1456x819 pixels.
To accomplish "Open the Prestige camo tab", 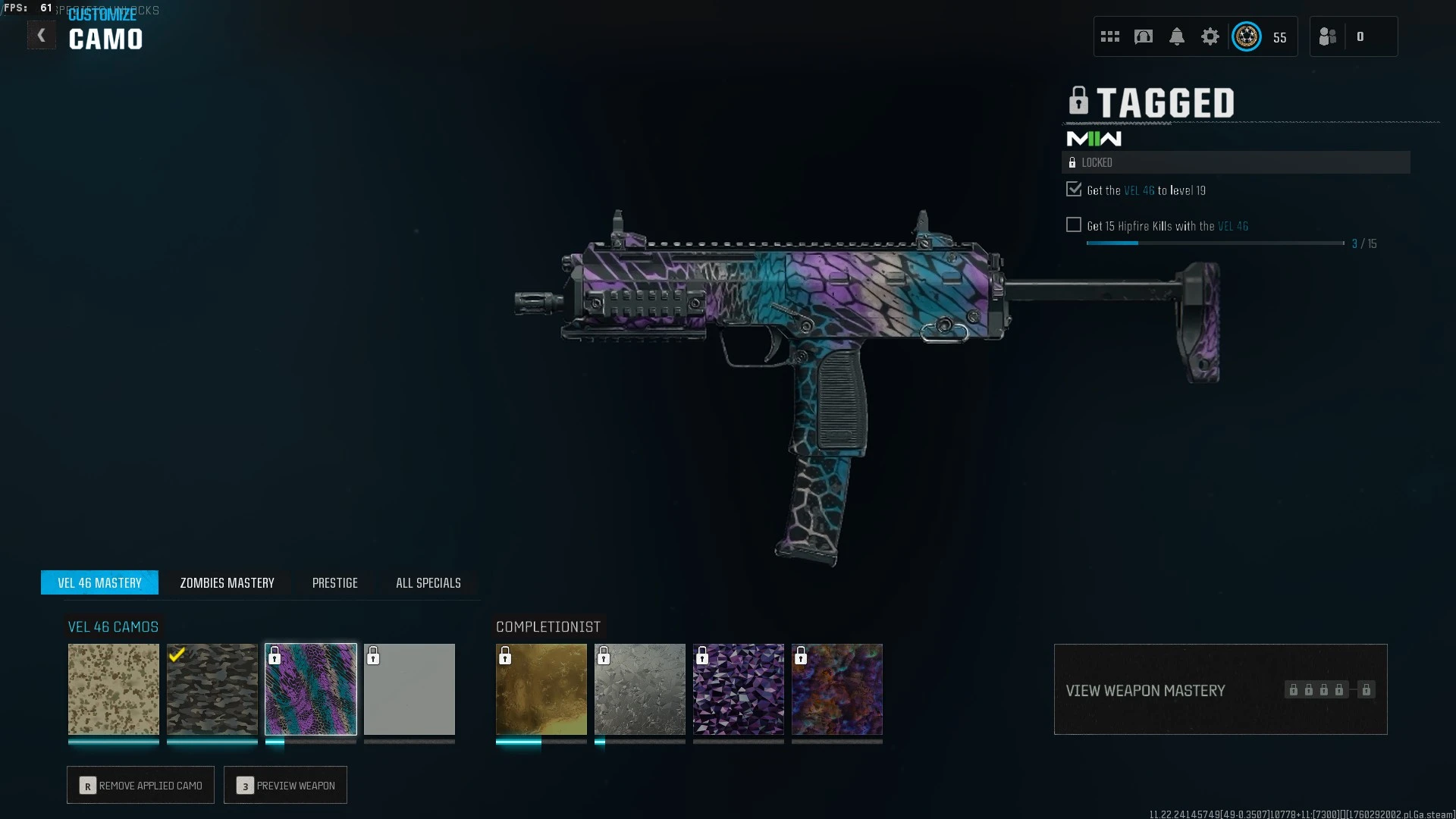I will pyautogui.click(x=334, y=582).
